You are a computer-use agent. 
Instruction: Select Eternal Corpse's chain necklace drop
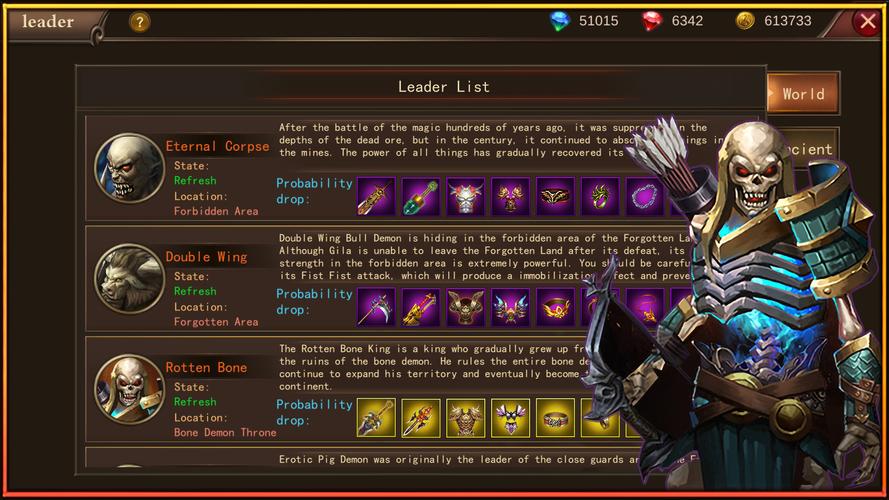[645, 197]
